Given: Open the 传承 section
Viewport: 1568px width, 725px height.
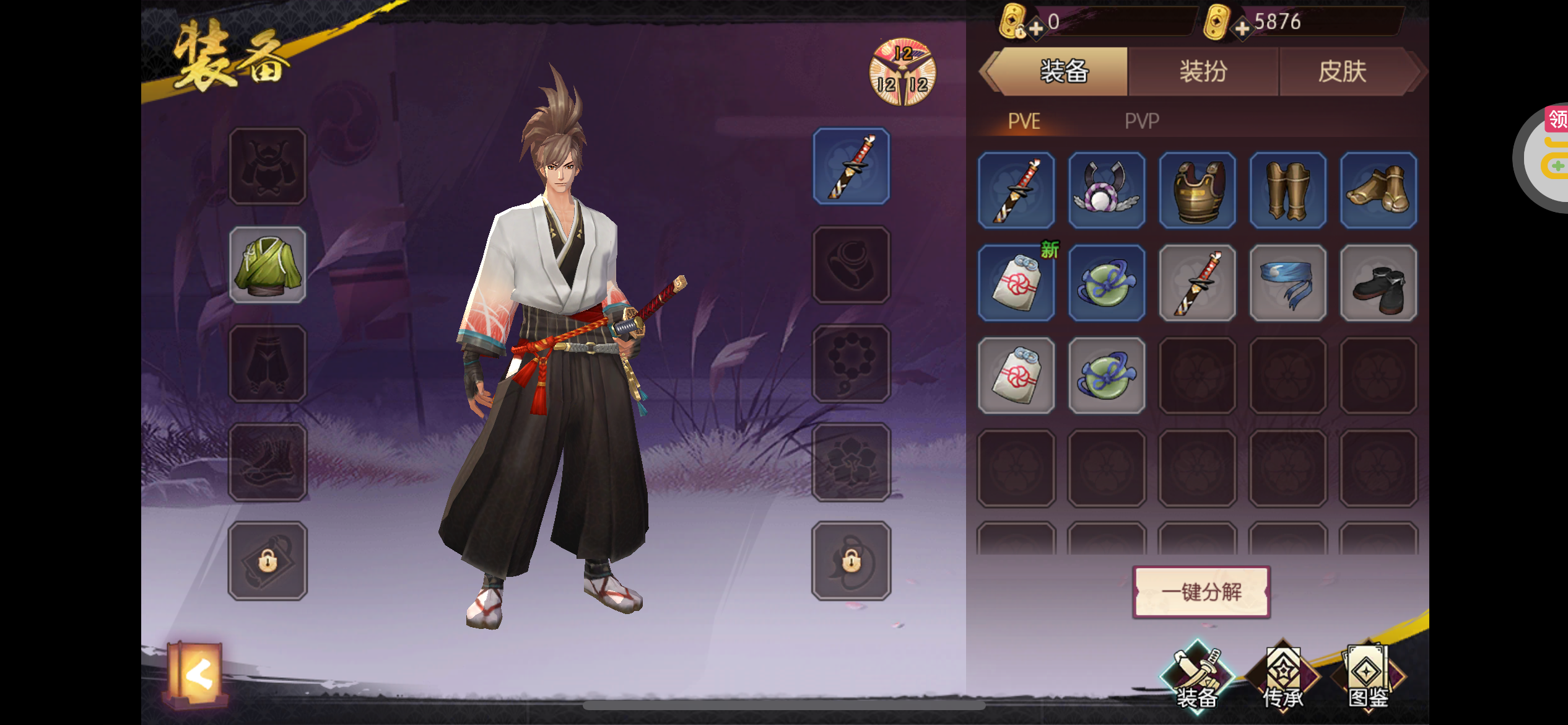Looking at the screenshot, I should pyautogui.click(x=1283, y=679).
